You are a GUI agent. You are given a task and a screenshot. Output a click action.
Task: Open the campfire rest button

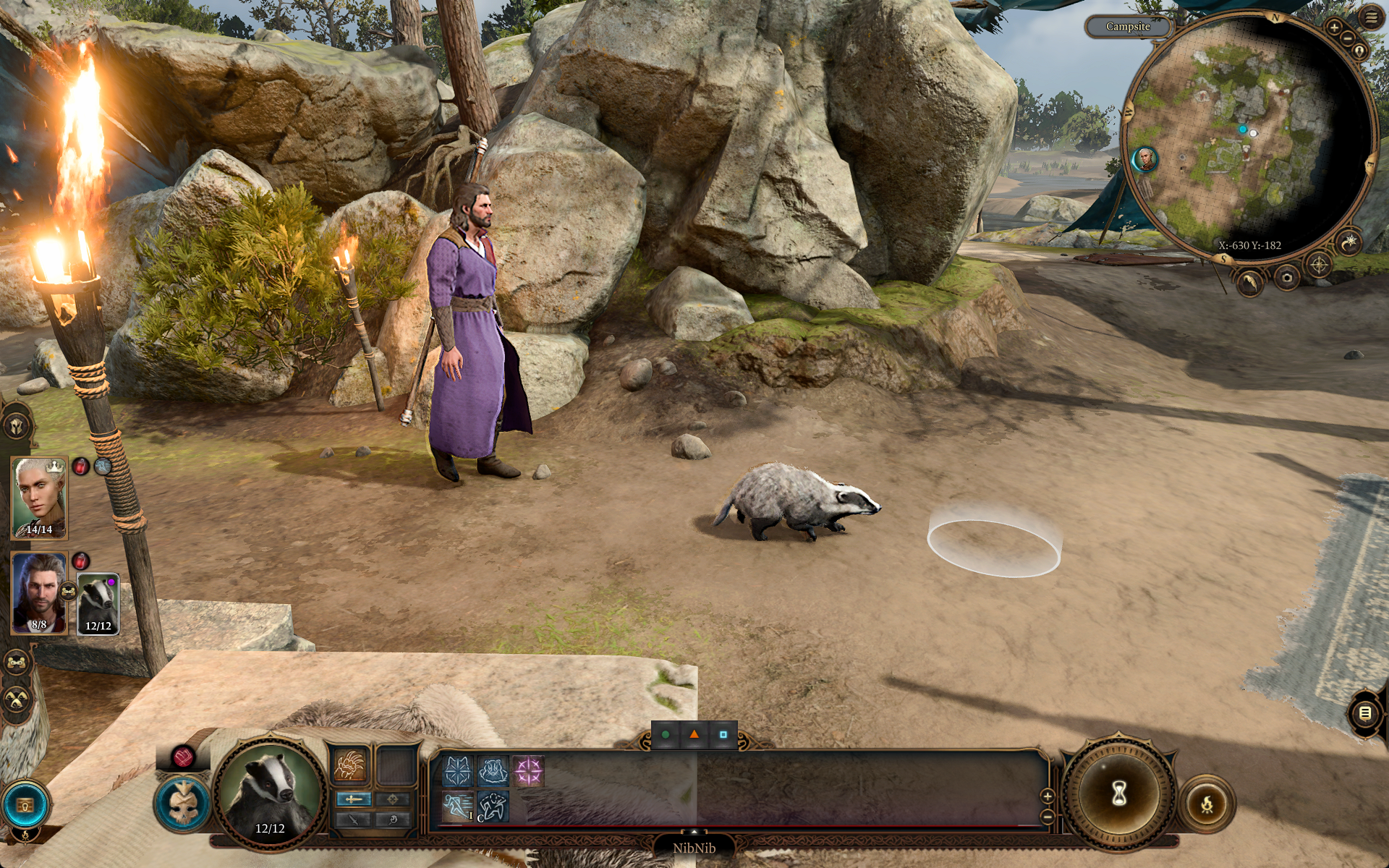pyautogui.click(x=1207, y=803)
